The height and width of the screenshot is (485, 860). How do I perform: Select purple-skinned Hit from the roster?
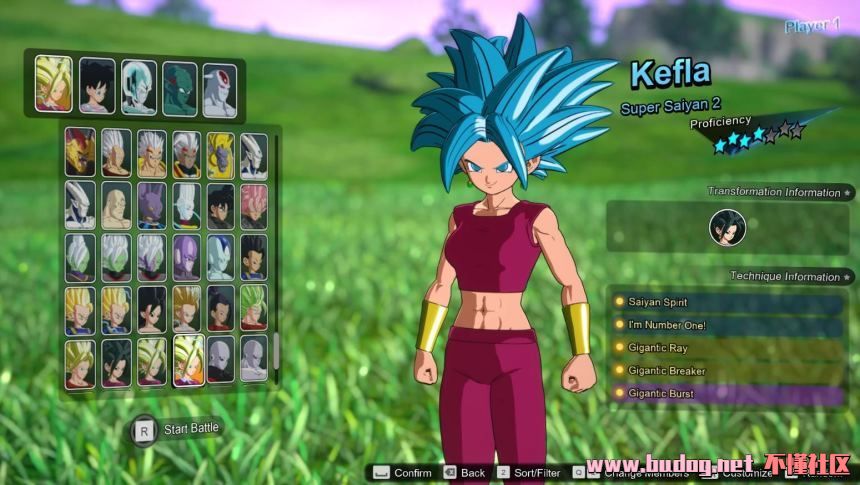pyautogui.click(x=186, y=256)
